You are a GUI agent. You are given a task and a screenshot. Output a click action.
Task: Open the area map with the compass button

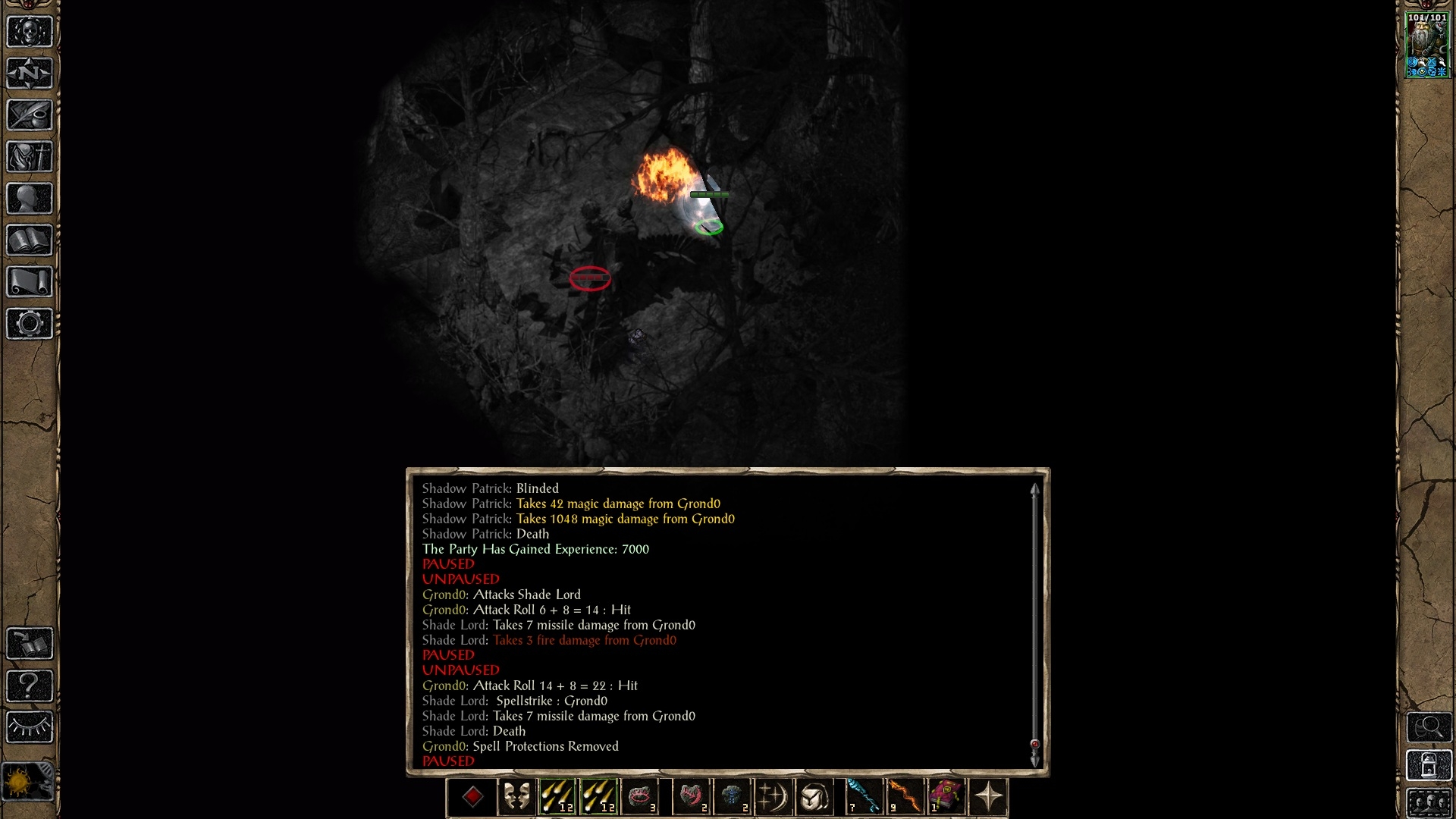click(30, 74)
